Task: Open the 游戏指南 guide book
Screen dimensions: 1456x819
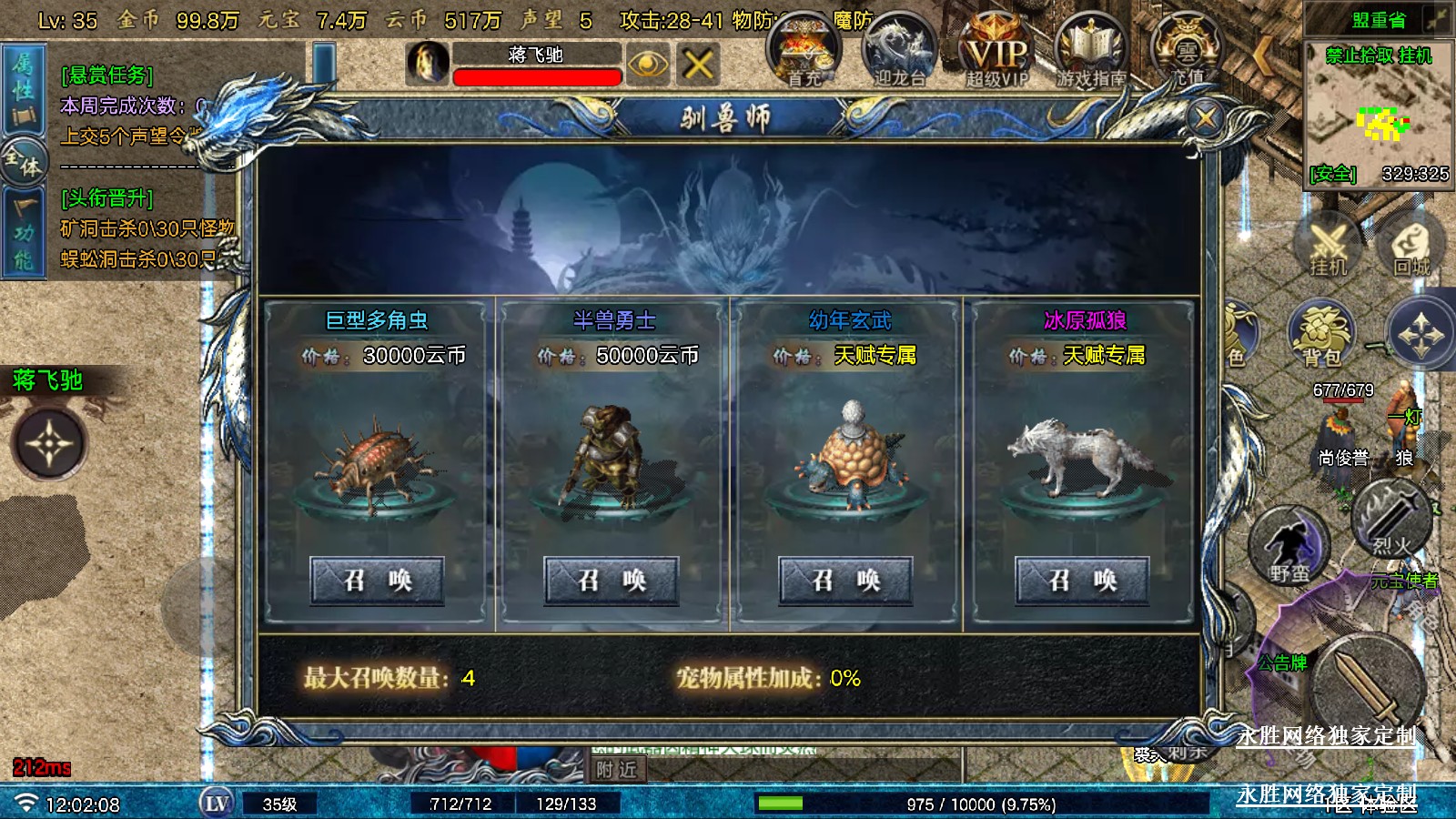Action: coord(1090,52)
